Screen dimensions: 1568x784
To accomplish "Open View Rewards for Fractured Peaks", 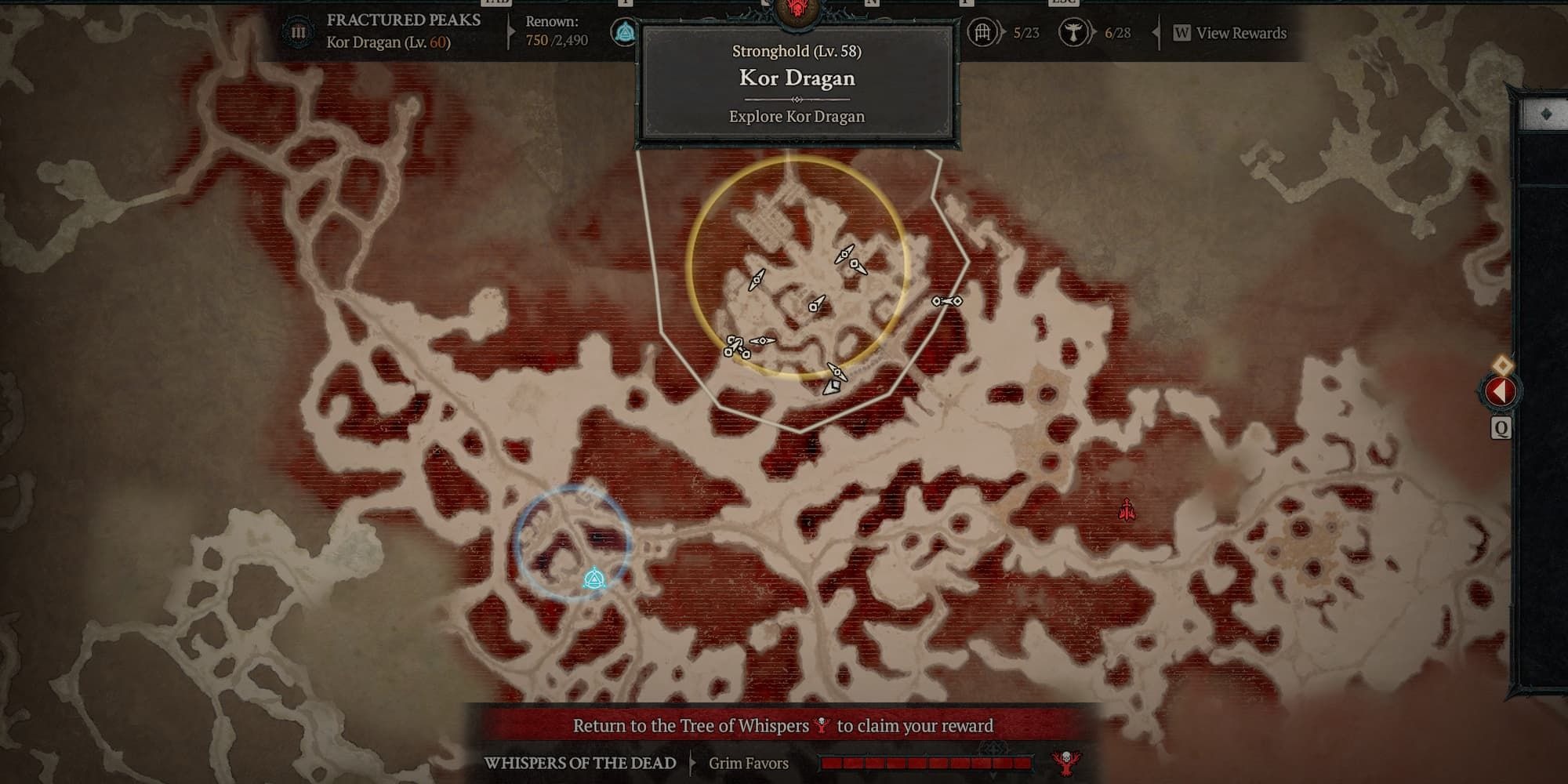I will pos(1229,33).
